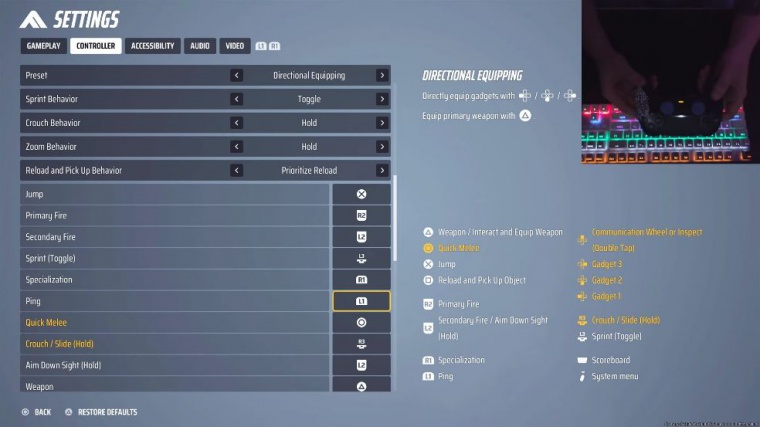Choose the Crouch / Slide (Hold) row
The image size is (760, 427).
click(x=175, y=344)
